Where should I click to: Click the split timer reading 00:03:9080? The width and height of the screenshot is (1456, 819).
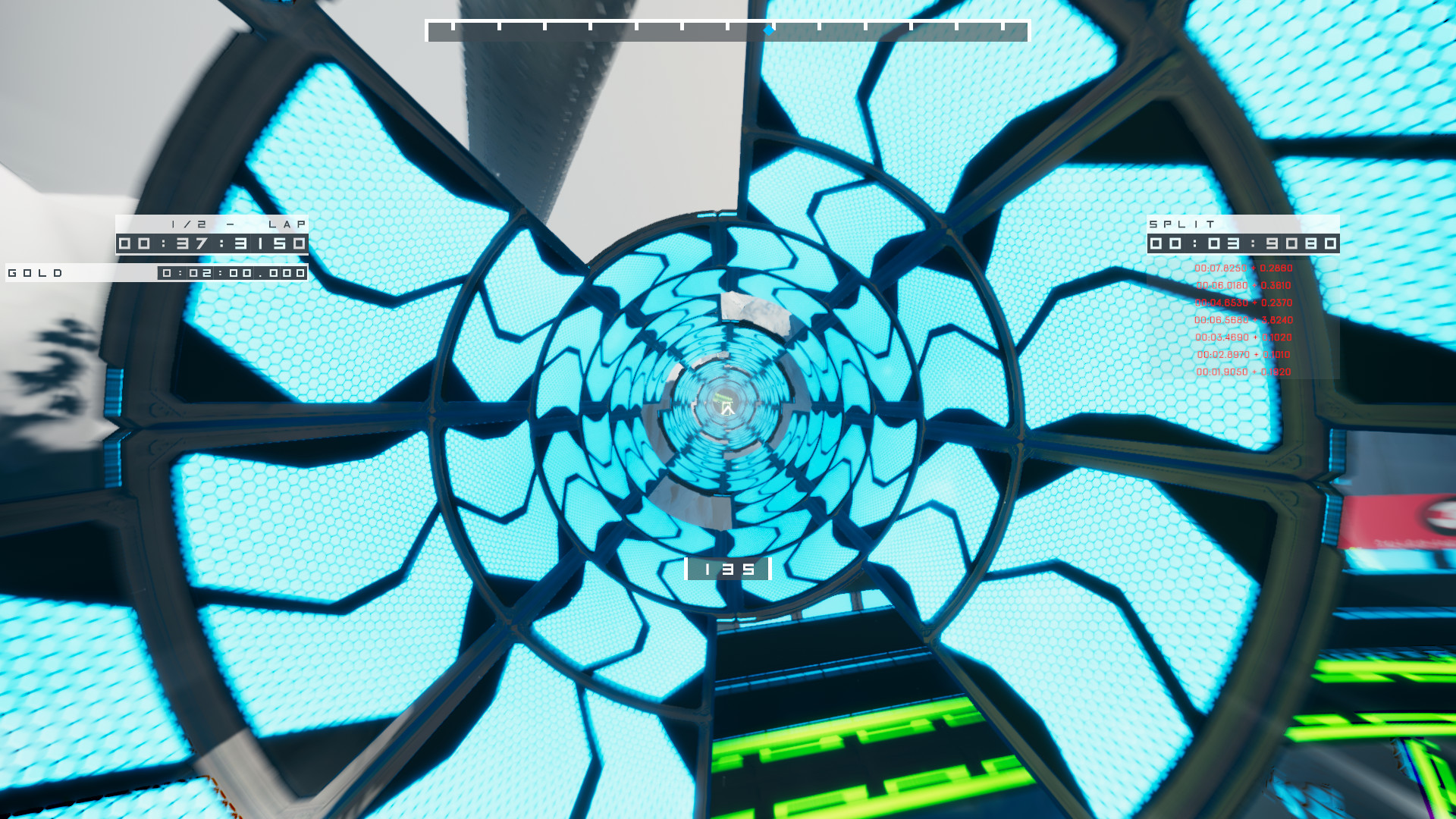(1244, 244)
